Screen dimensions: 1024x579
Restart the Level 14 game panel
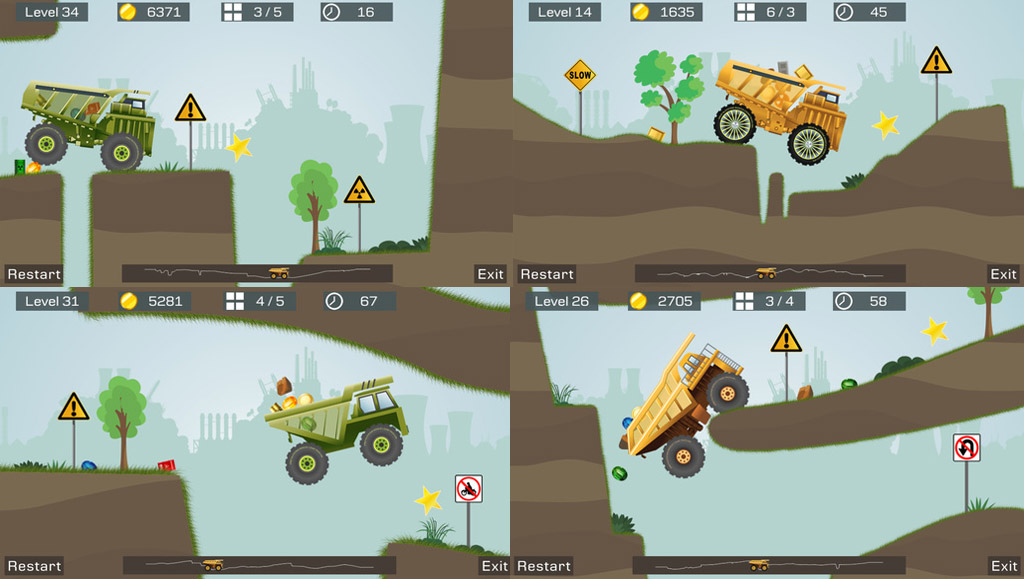tap(547, 274)
